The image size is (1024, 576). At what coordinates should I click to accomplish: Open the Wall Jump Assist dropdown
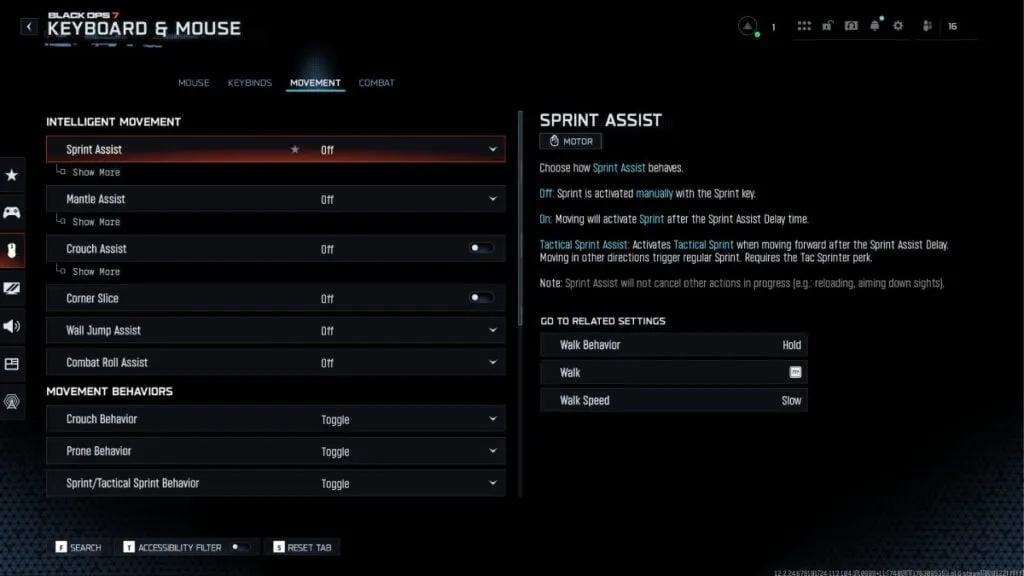(493, 330)
